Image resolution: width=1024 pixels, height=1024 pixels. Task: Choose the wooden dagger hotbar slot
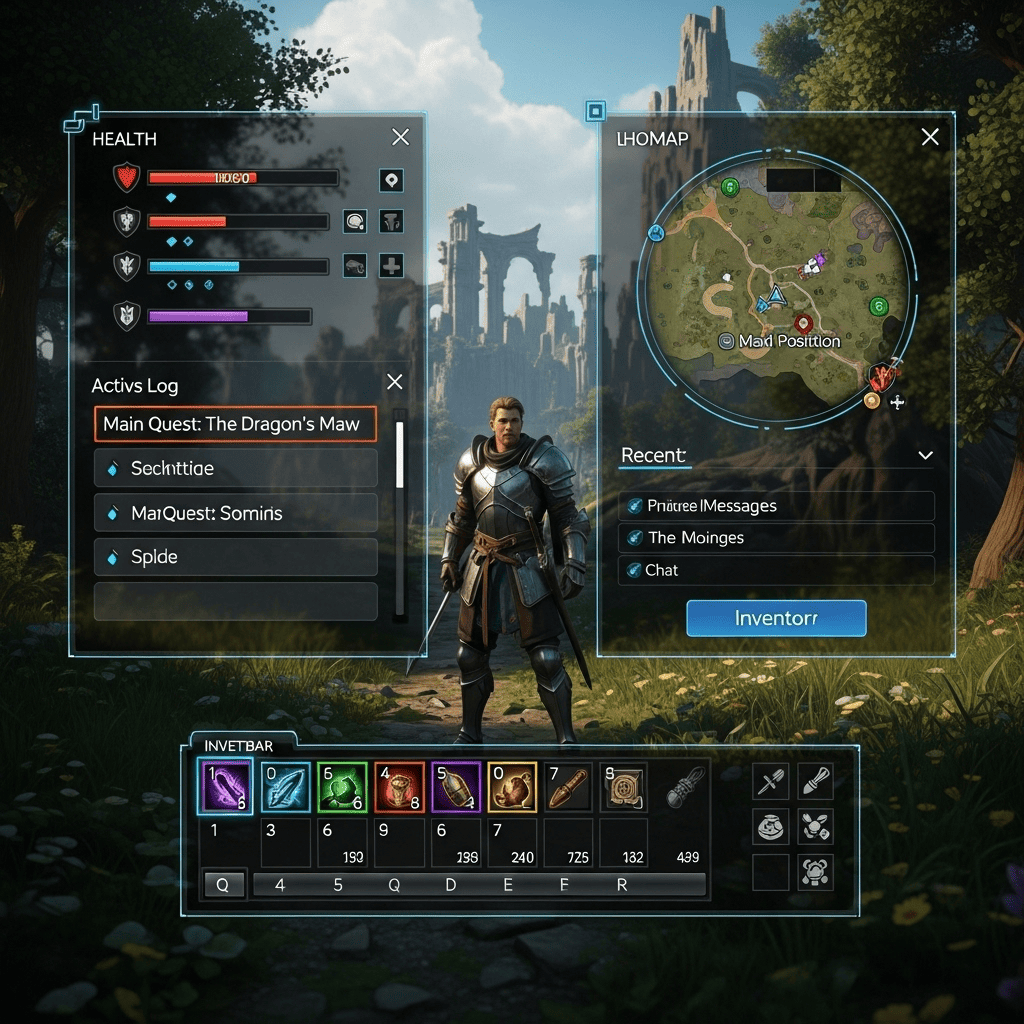click(x=568, y=787)
